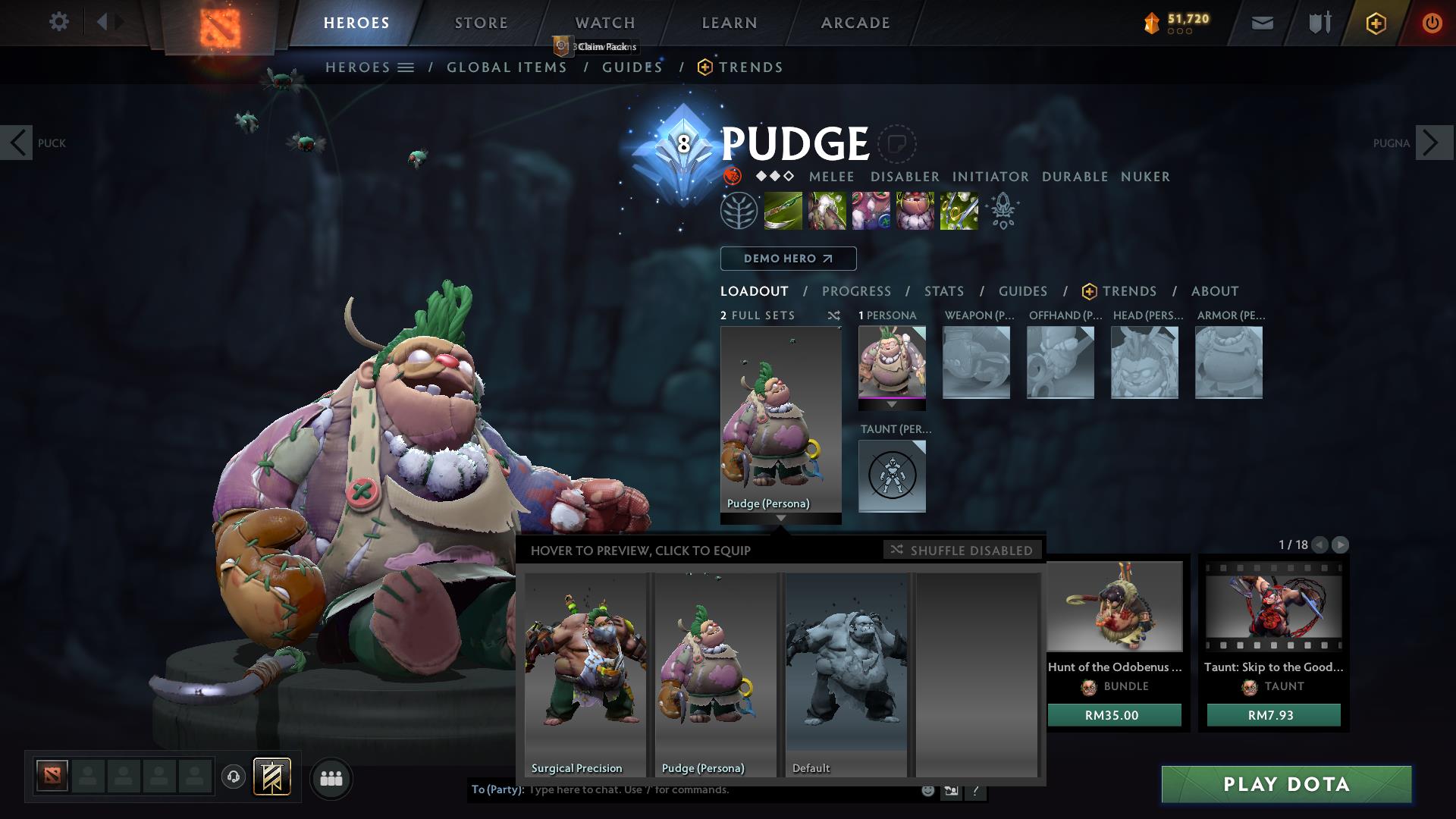1456x819 pixels.
Task: Open the About tab
Action: click(x=1214, y=291)
